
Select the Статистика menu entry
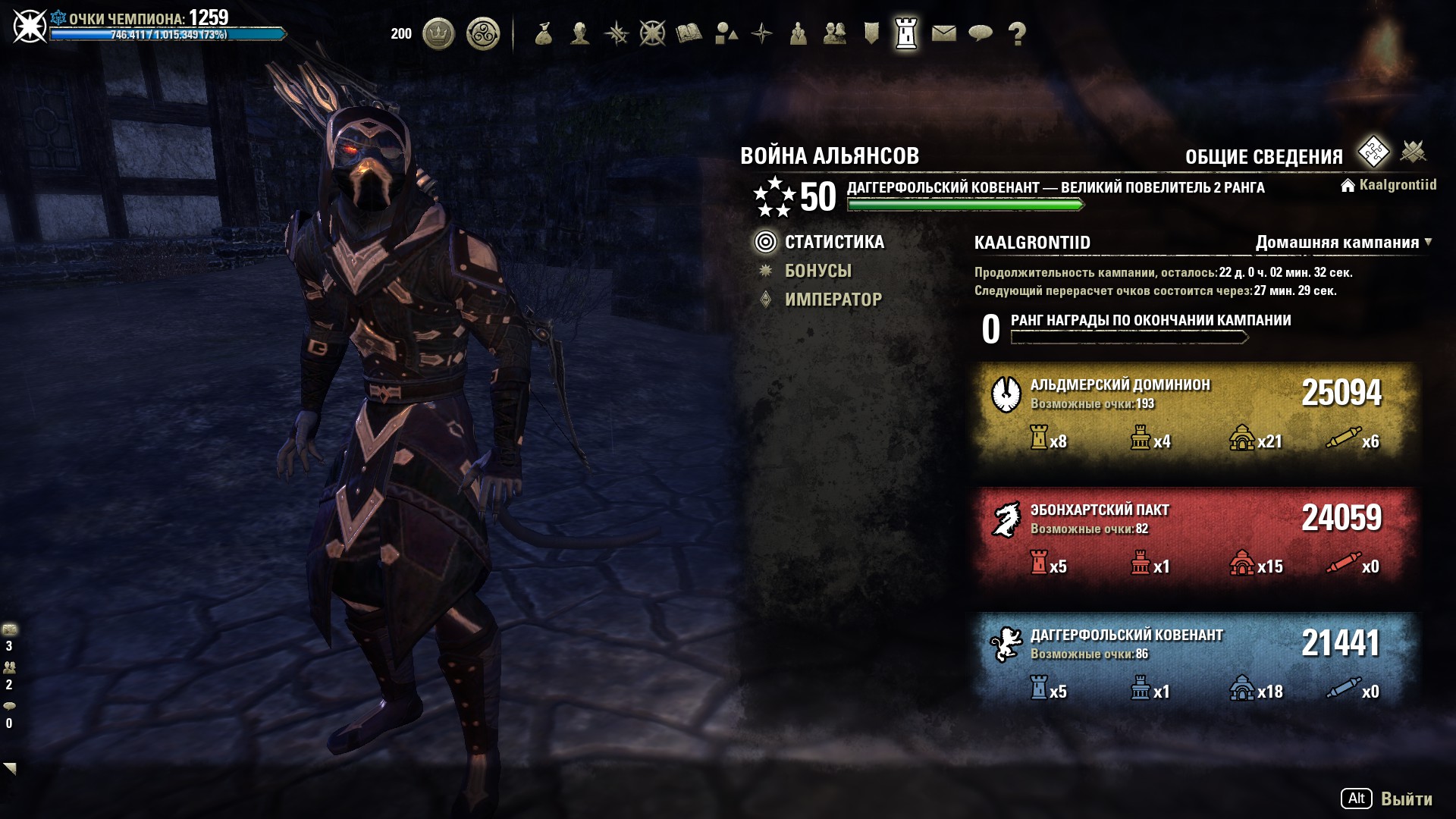(833, 242)
